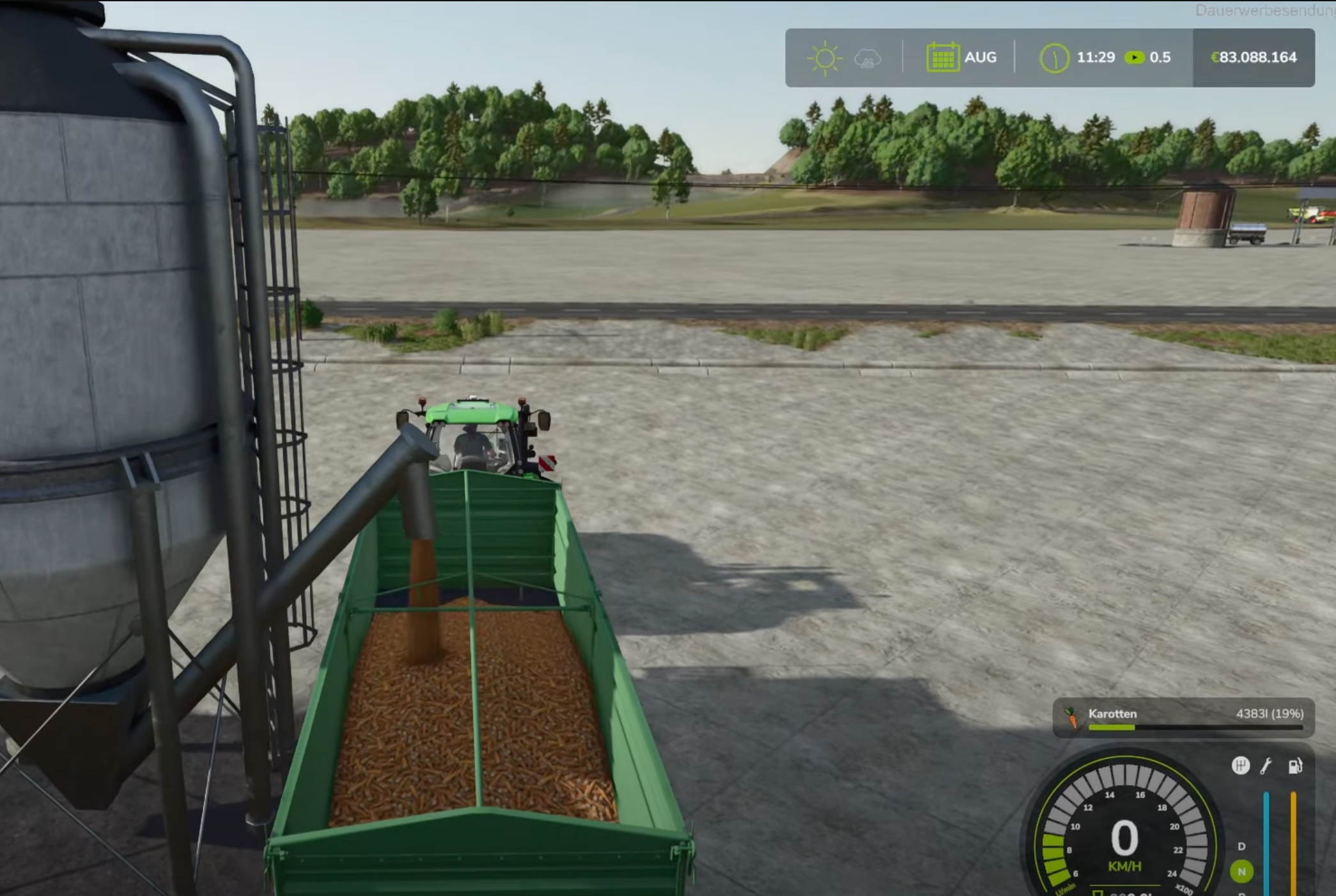Click the wrench damage icon
Screen dimensions: 1336x896
1266,766
